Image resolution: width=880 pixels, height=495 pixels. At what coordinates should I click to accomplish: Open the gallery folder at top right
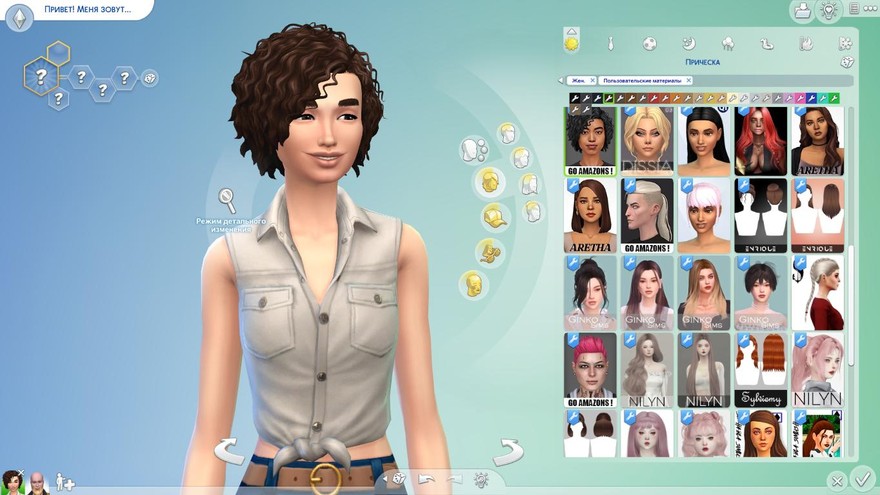click(802, 11)
